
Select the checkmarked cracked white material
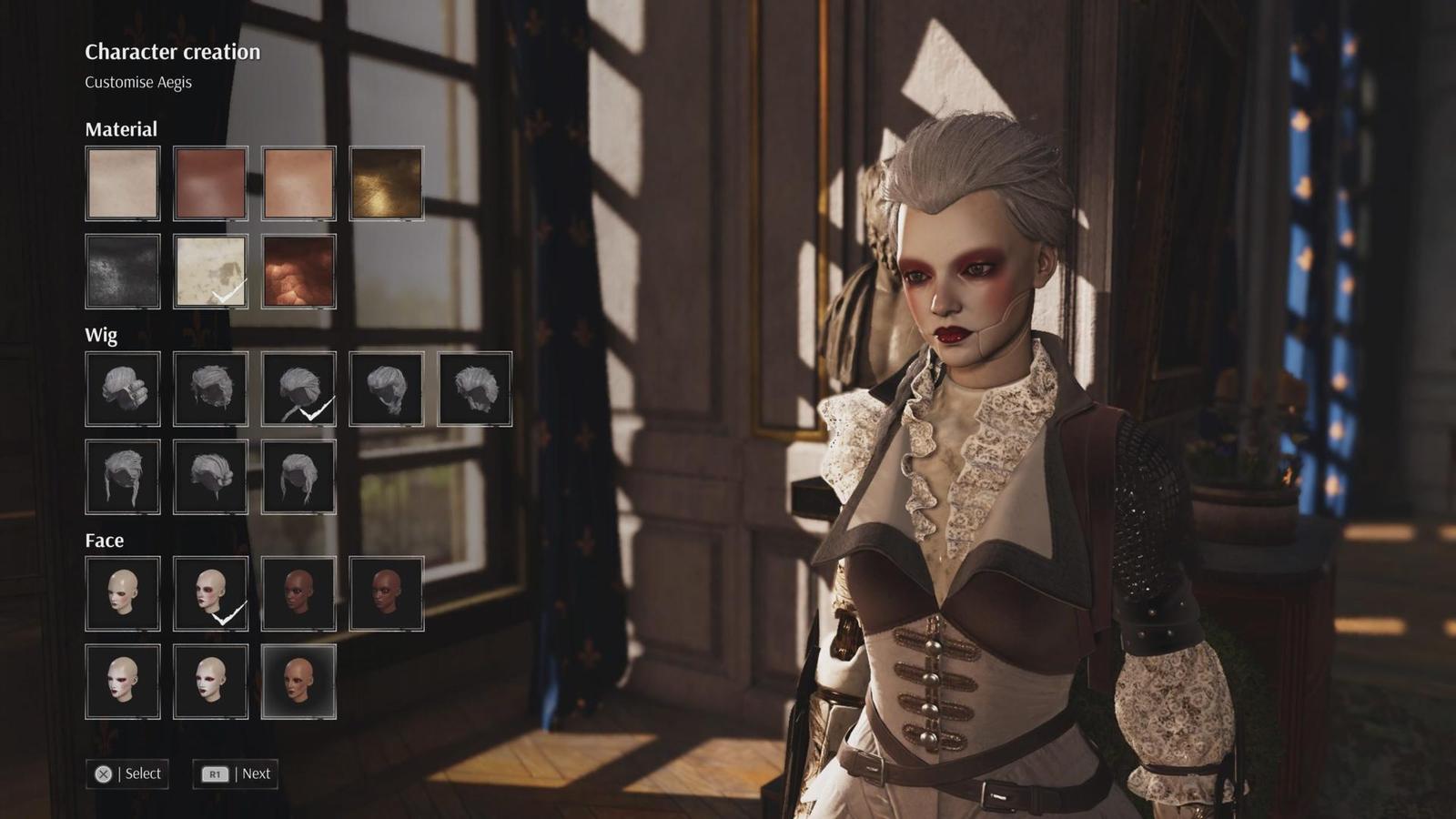(210, 271)
